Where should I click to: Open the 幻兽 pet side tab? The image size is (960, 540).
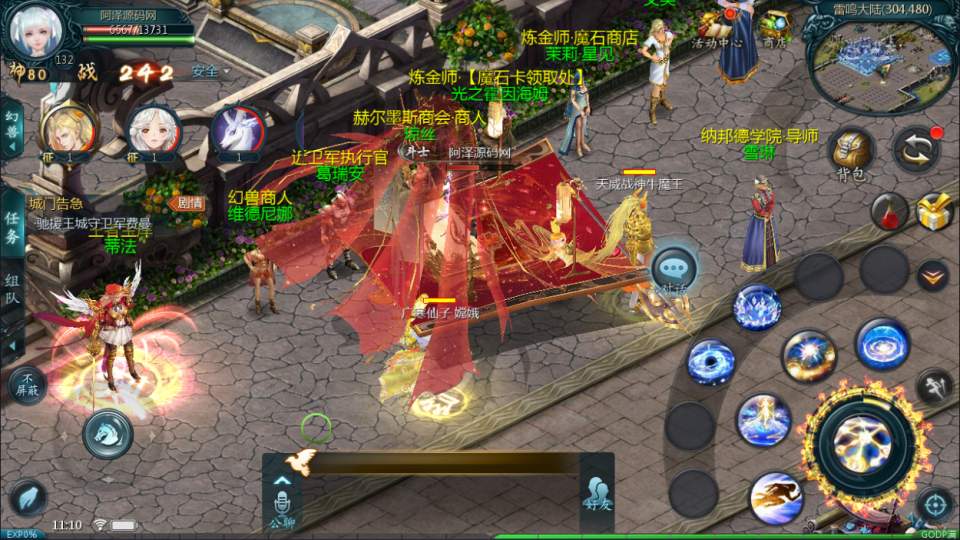click(x=13, y=126)
